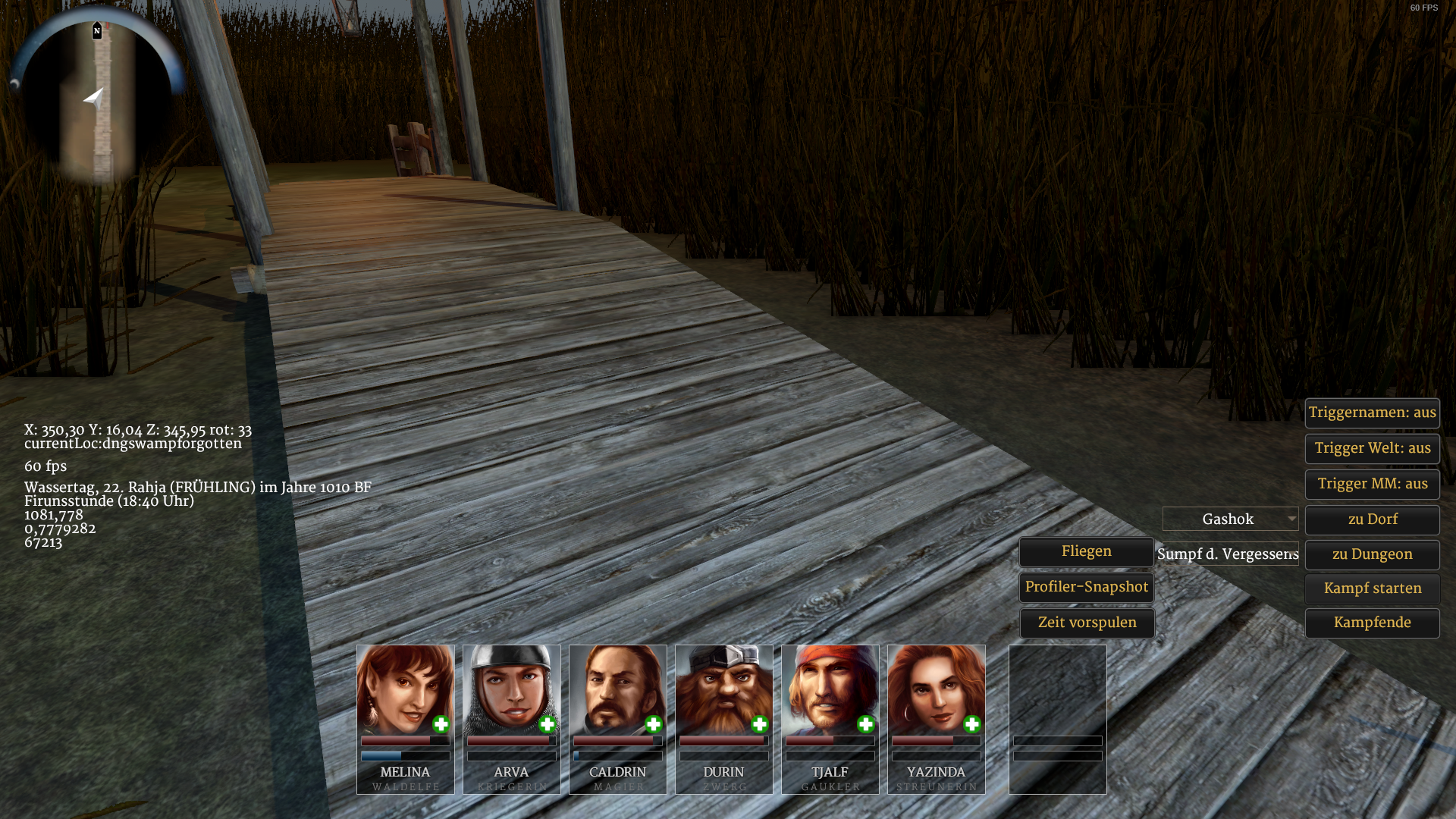Select Arva the Kriegerin portrait
Viewport: 1456px width, 819px height.
(511, 689)
